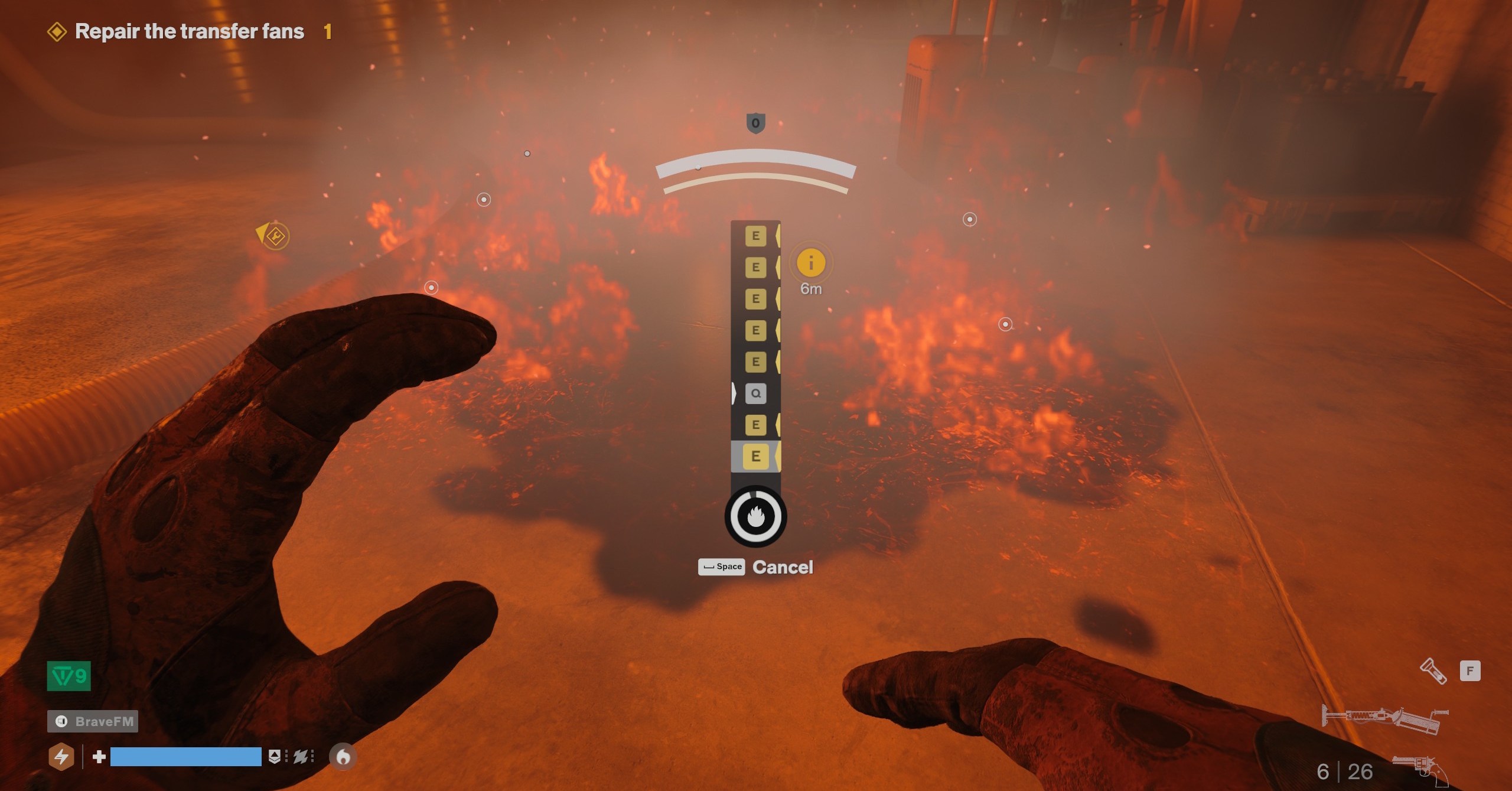Click the green badge showing 9

(69, 676)
